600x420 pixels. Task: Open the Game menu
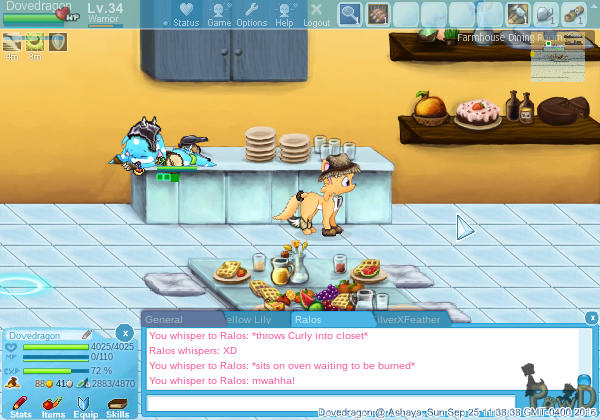pyautogui.click(x=219, y=14)
